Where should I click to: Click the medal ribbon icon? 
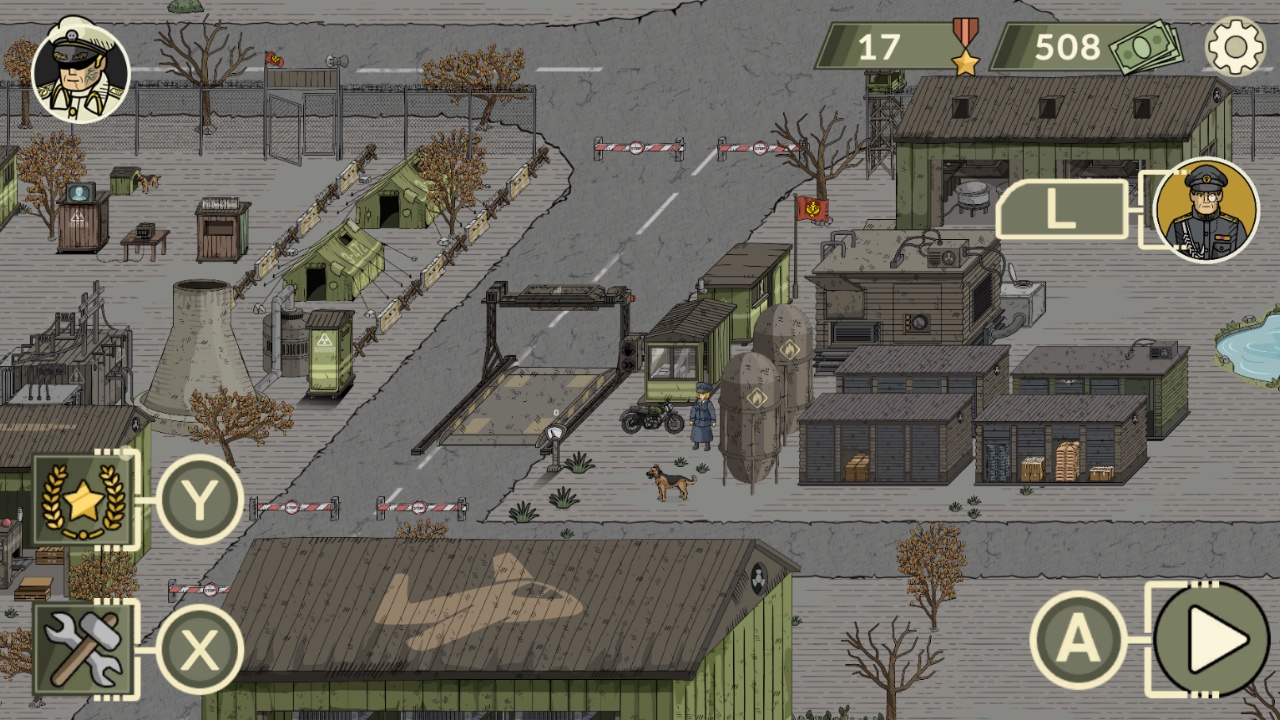(964, 46)
